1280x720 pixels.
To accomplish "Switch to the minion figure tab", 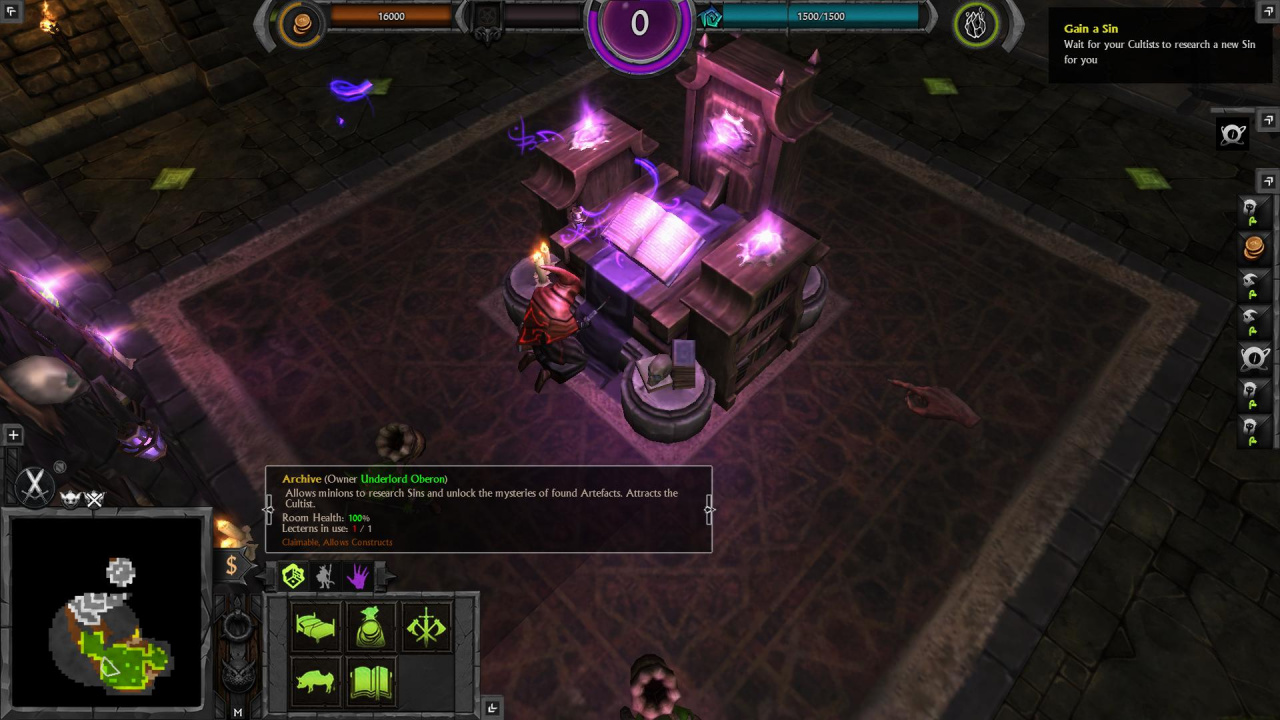I will (325, 576).
